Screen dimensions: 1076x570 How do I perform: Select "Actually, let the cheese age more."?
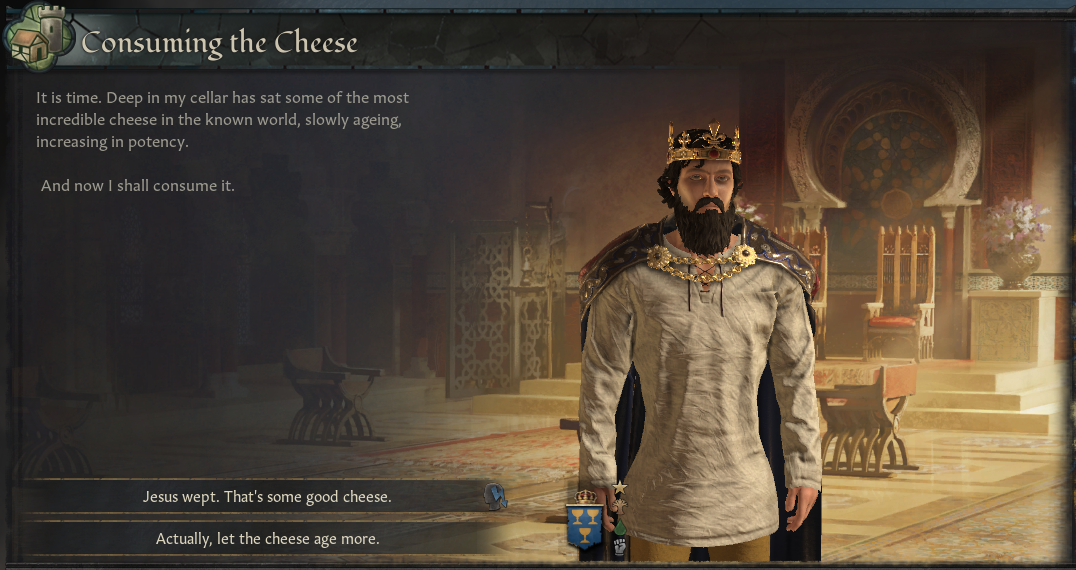(267, 539)
